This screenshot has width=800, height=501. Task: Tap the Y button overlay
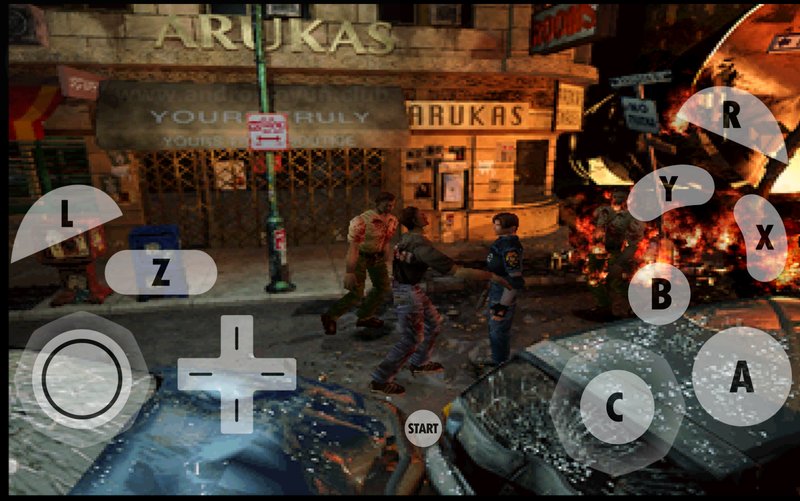click(669, 189)
